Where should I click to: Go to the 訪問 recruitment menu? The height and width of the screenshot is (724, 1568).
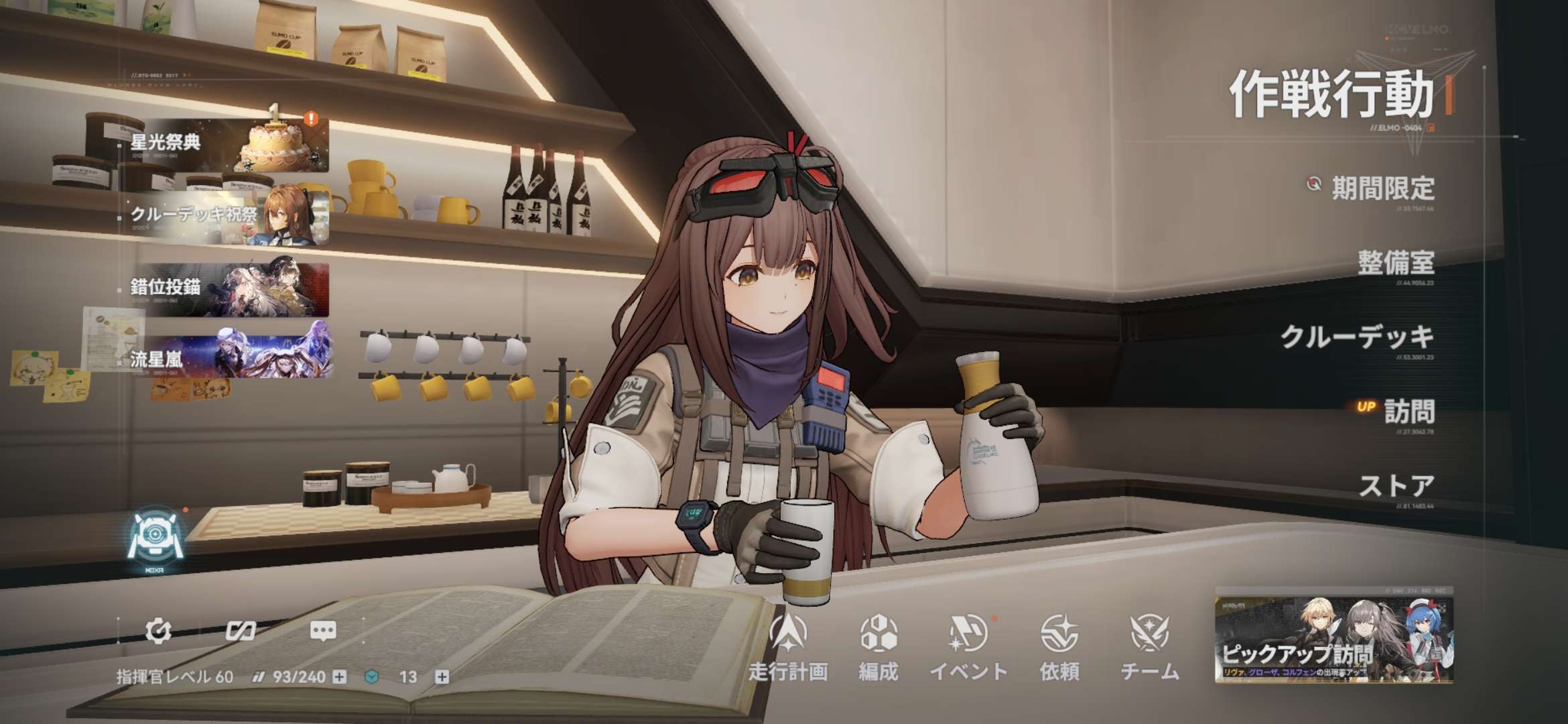tap(1409, 411)
